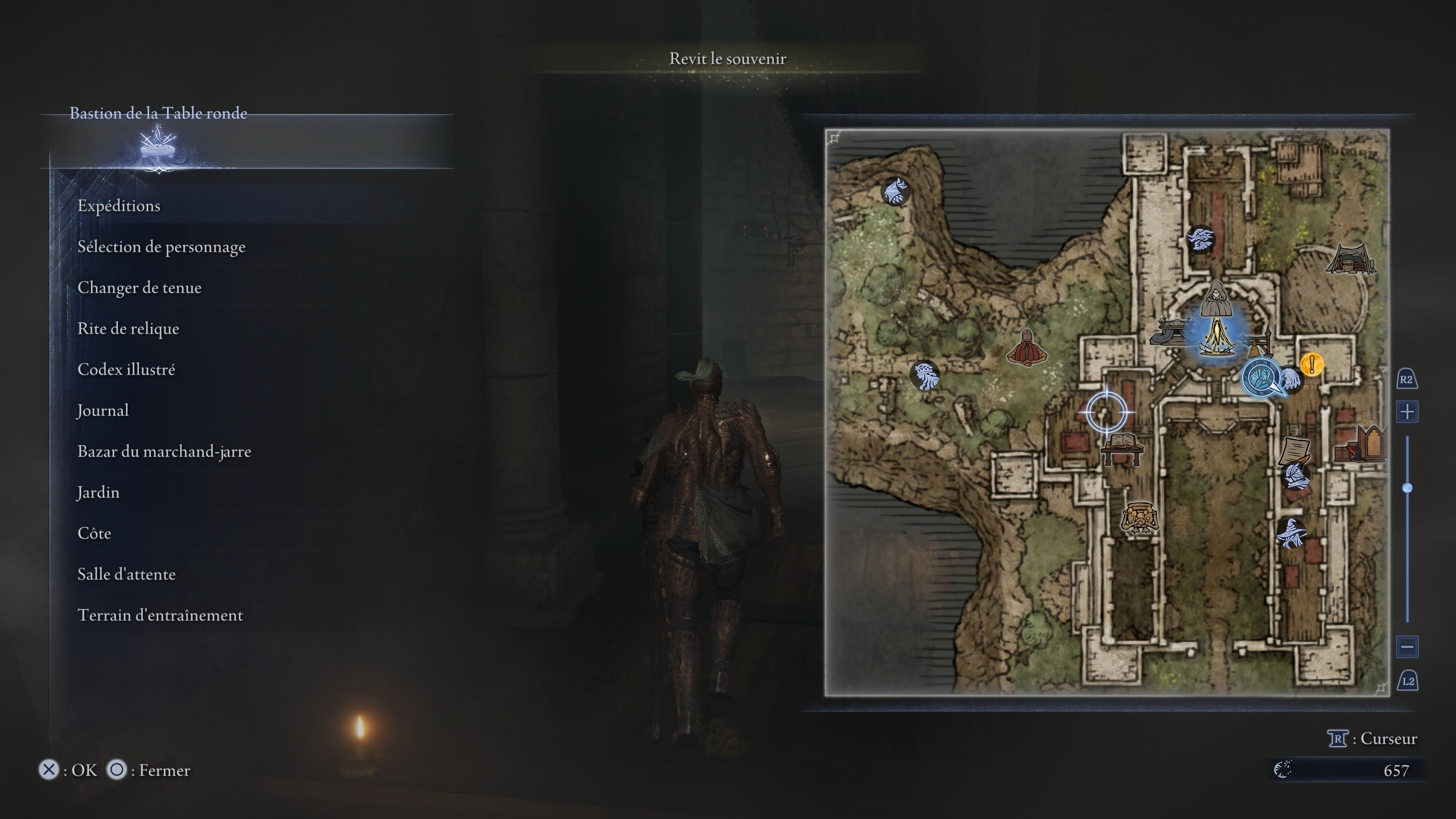Enter the Salle d'attente

[126, 574]
